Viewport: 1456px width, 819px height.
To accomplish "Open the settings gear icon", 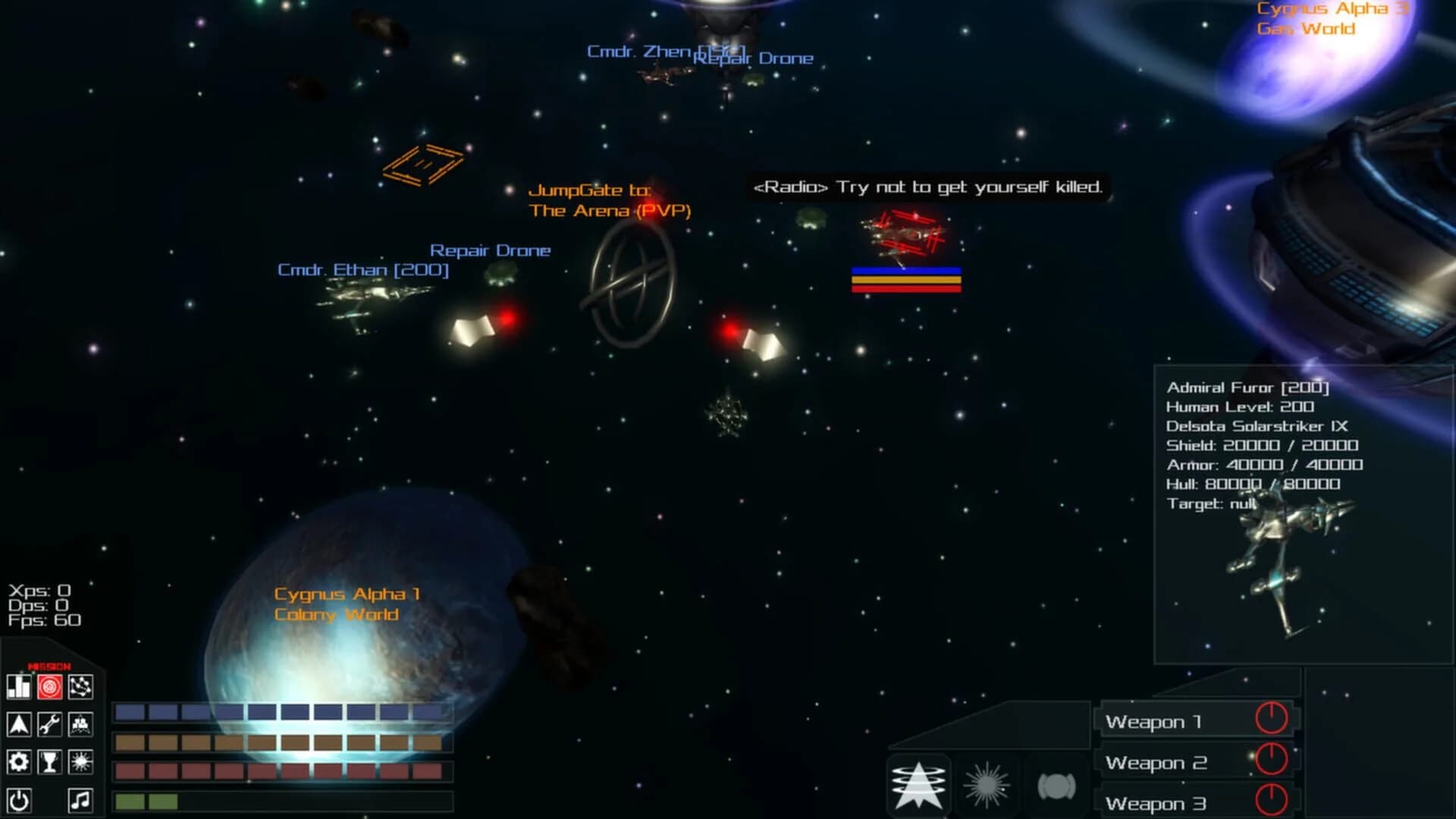I will pyautogui.click(x=20, y=762).
